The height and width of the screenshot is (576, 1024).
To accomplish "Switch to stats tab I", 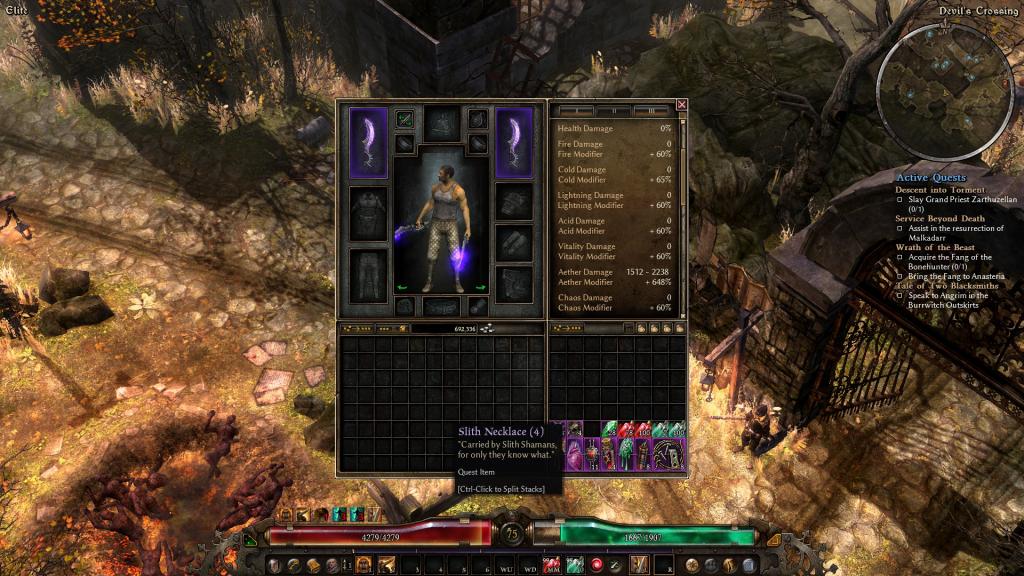I will coord(576,110).
